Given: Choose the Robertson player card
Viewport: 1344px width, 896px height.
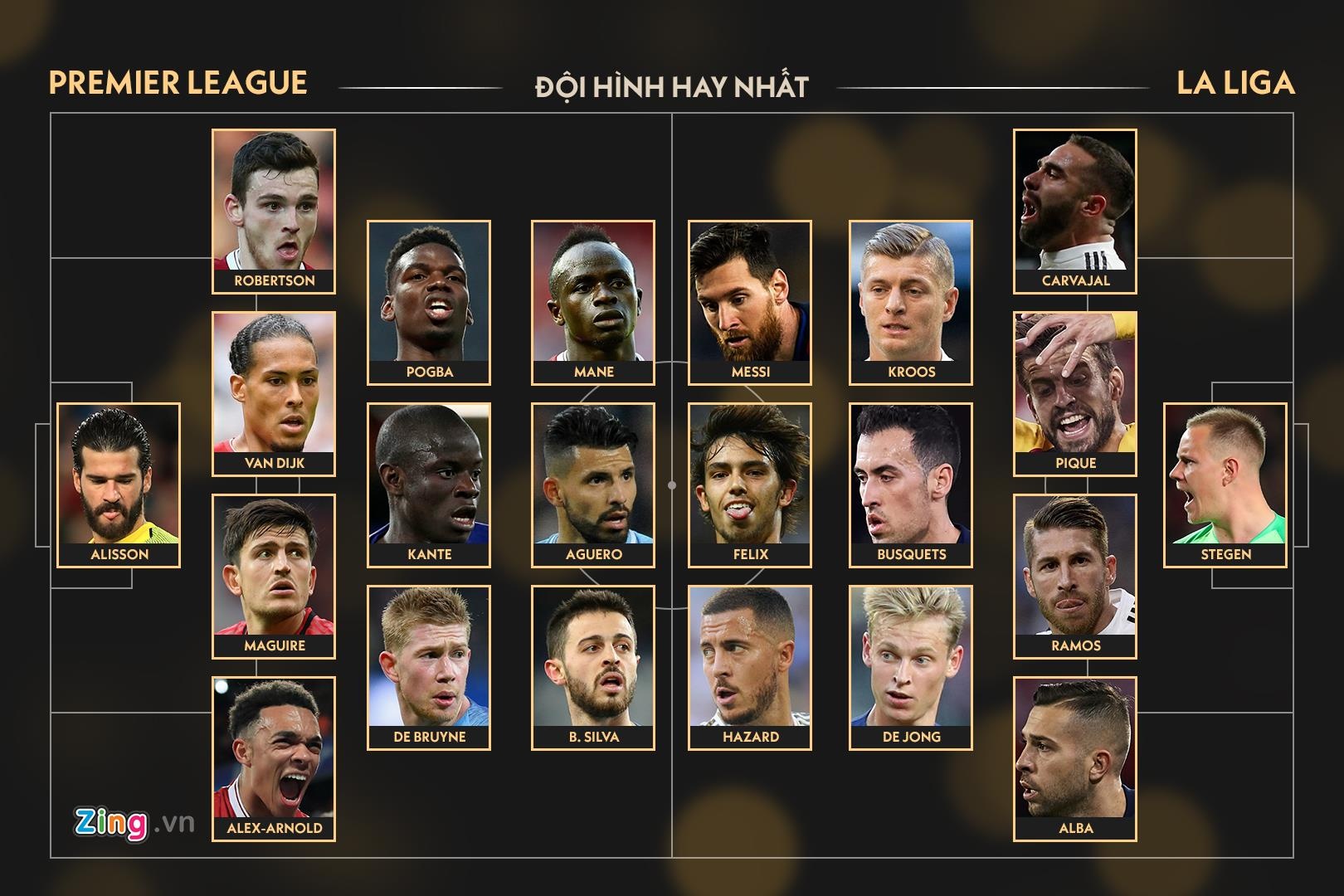Looking at the screenshot, I should (x=274, y=211).
